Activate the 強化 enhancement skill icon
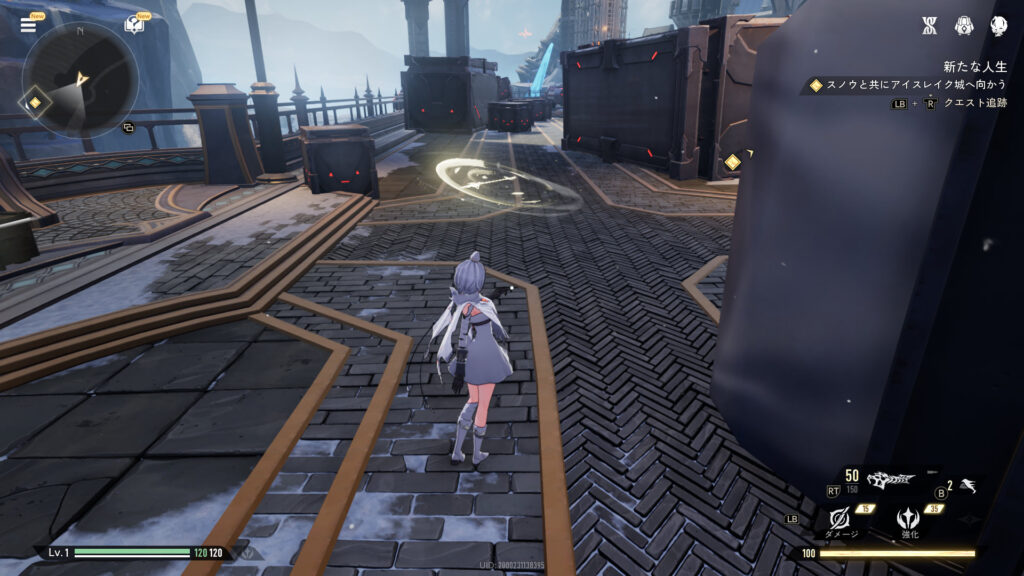Viewport: 1024px width, 576px height. click(910, 517)
